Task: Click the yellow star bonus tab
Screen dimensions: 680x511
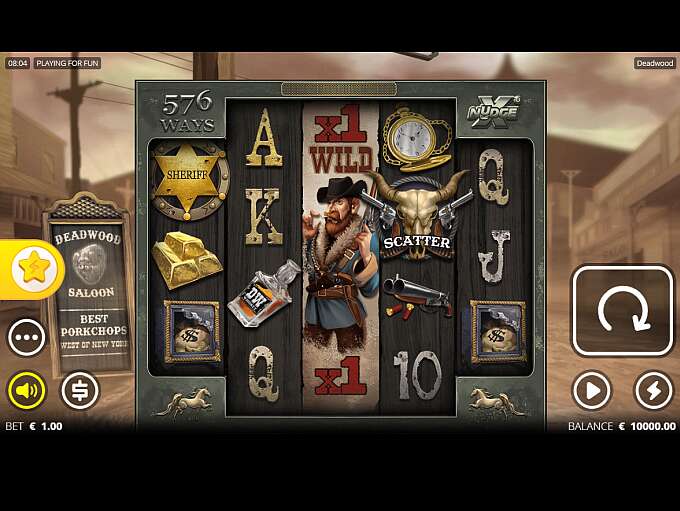Action: [33, 268]
